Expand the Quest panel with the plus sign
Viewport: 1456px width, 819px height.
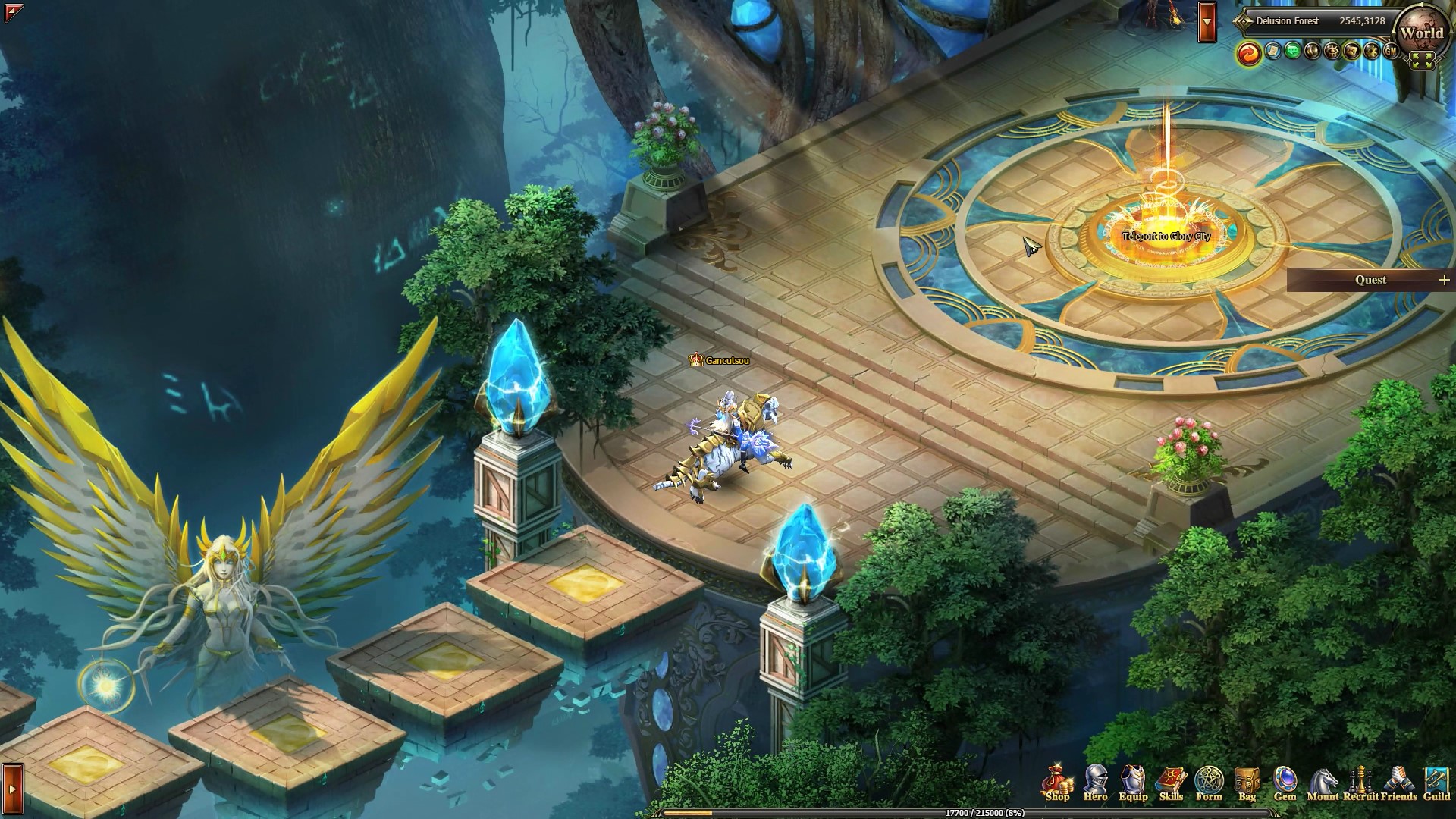tap(1445, 280)
